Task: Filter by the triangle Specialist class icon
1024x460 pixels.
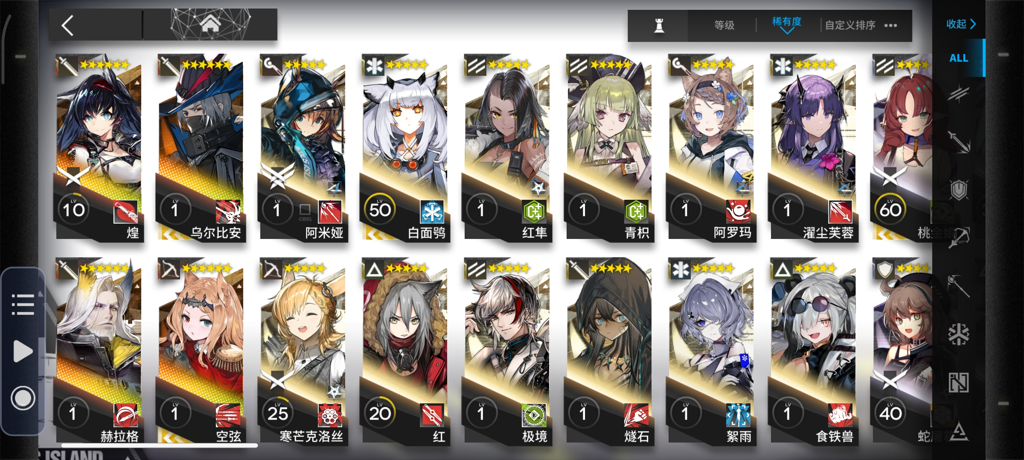Action: tap(958, 431)
